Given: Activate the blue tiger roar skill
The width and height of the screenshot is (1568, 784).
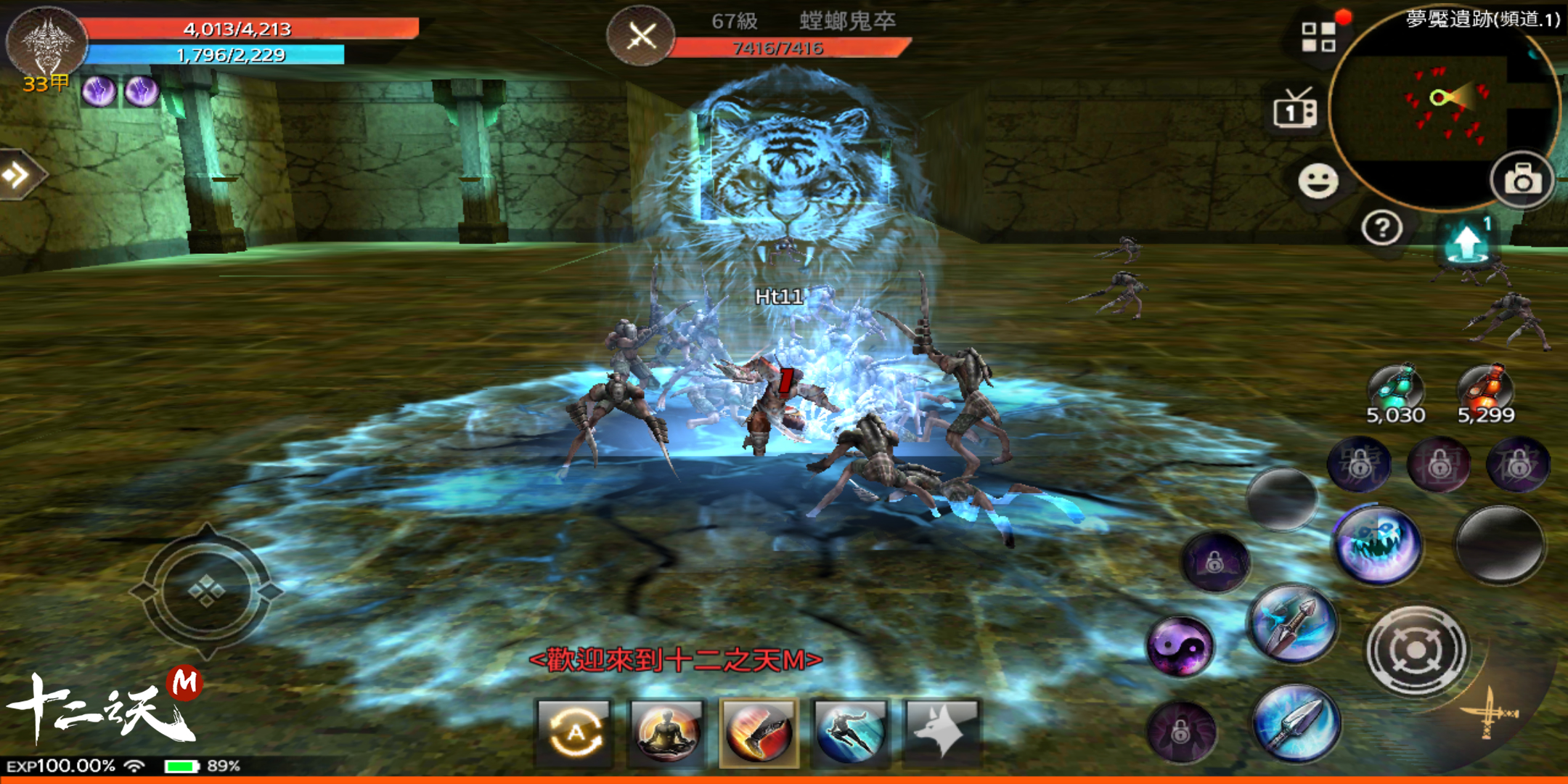Looking at the screenshot, I should coord(1376,546).
